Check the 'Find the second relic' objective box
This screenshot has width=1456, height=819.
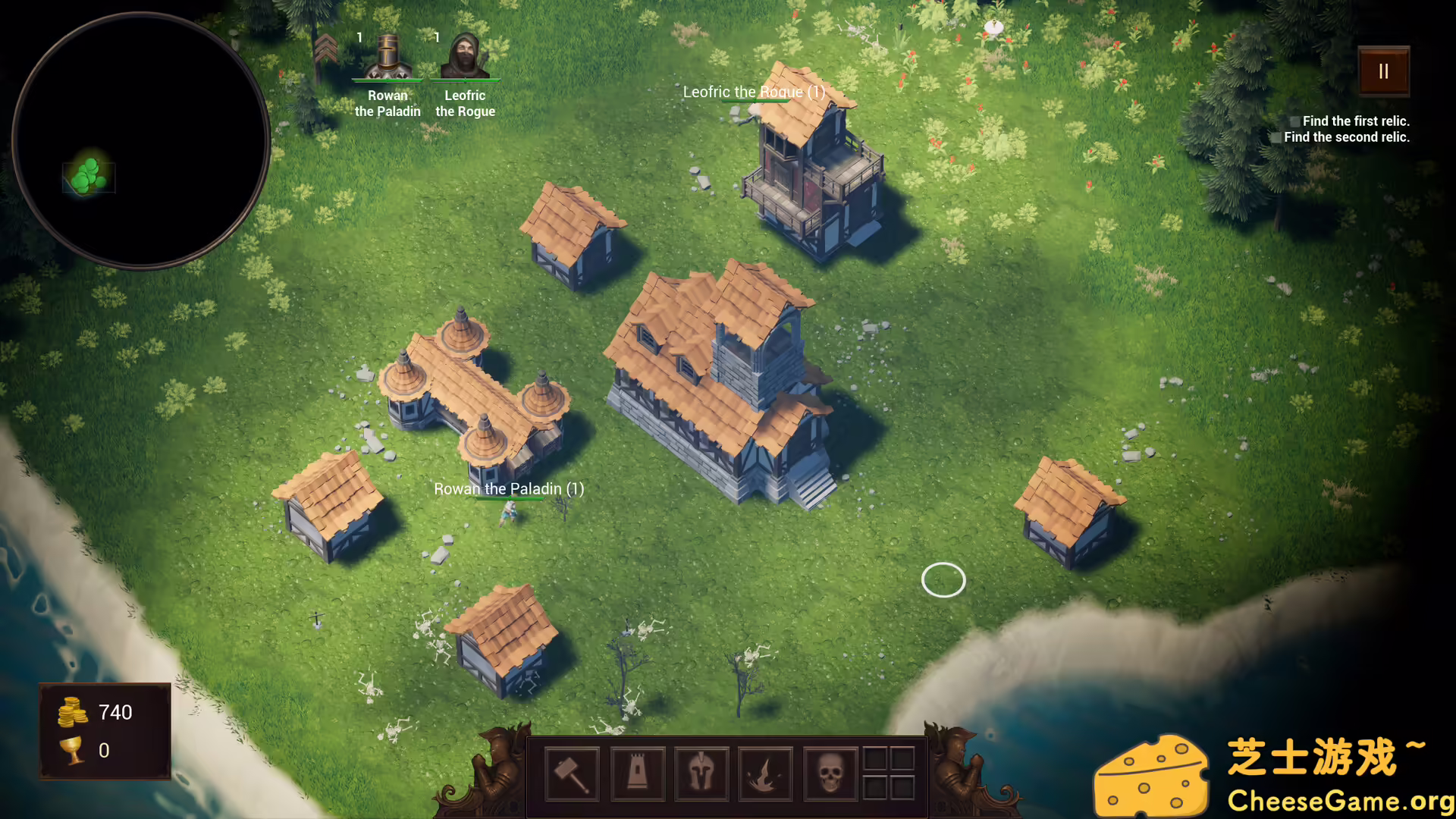[1277, 137]
